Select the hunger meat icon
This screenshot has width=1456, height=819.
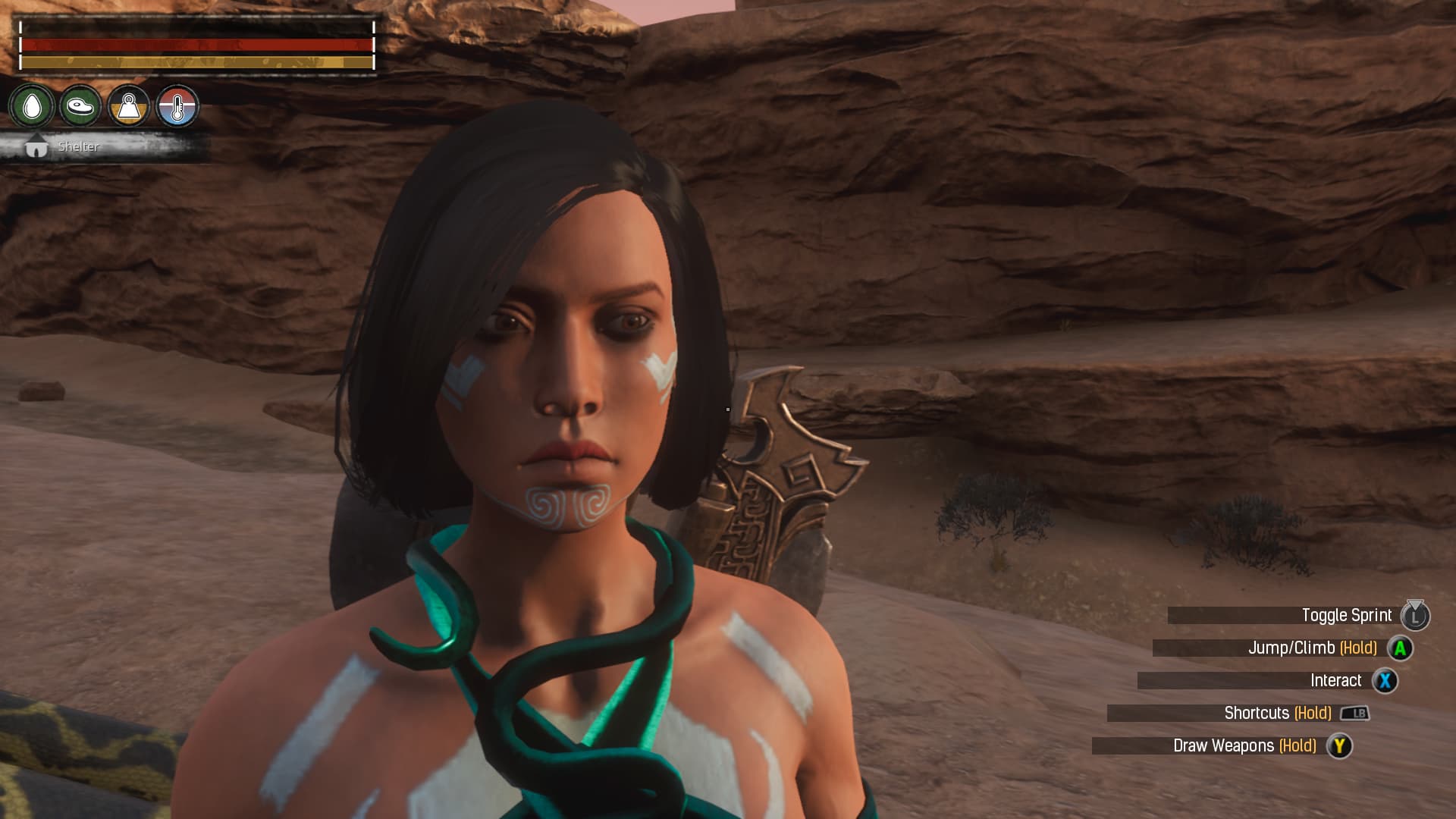pyautogui.click(x=80, y=107)
